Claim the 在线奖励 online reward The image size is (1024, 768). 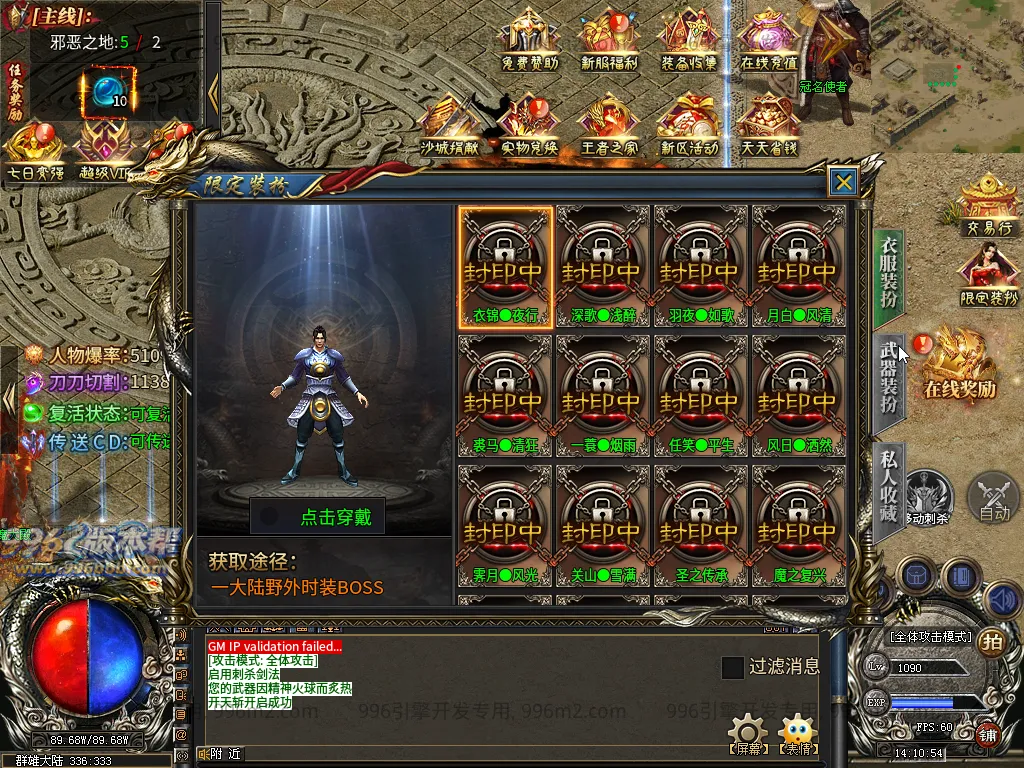coord(959,363)
